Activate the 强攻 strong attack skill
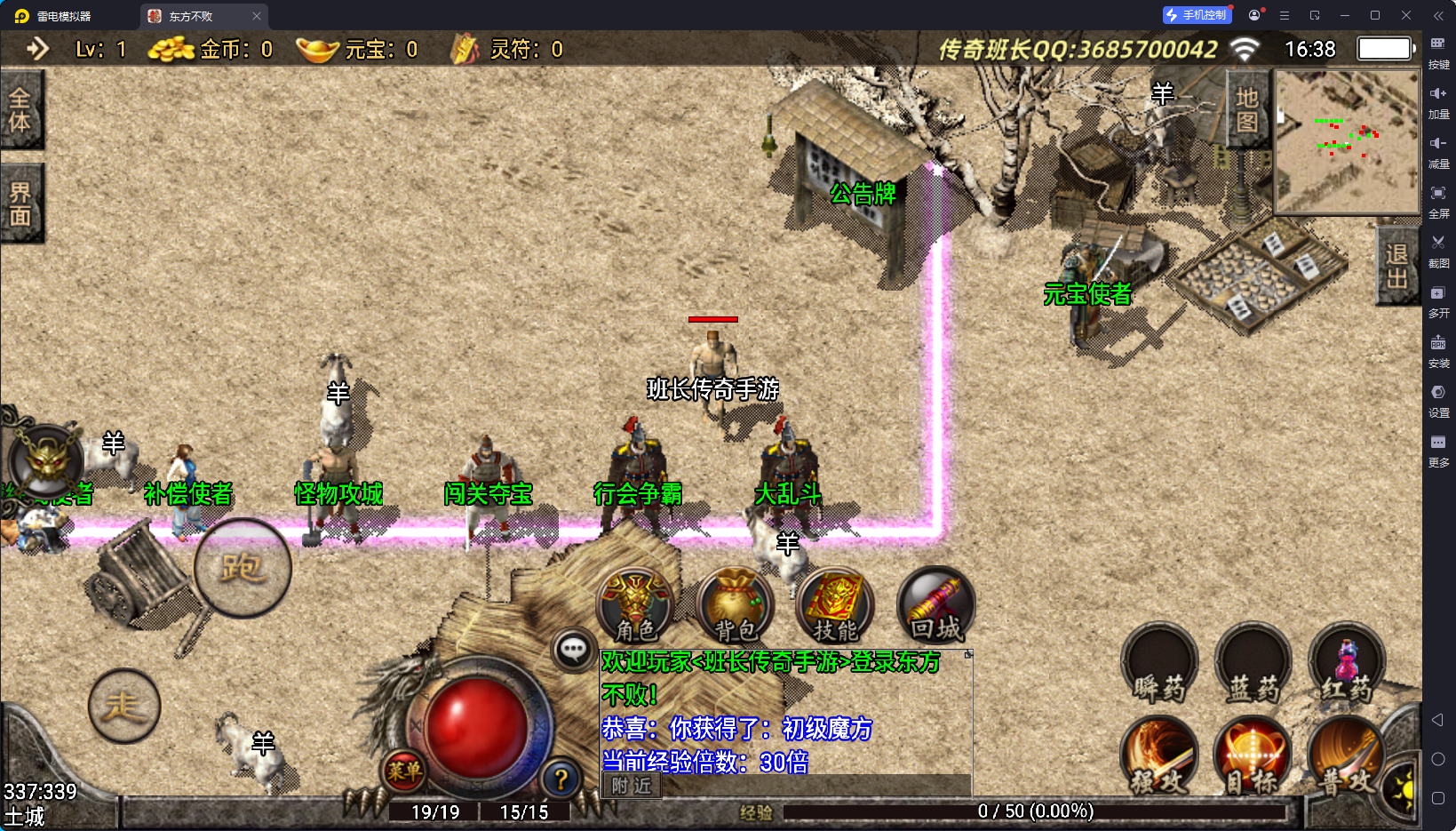The width and height of the screenshot is (1456, 831). [x=1159, y=755]
